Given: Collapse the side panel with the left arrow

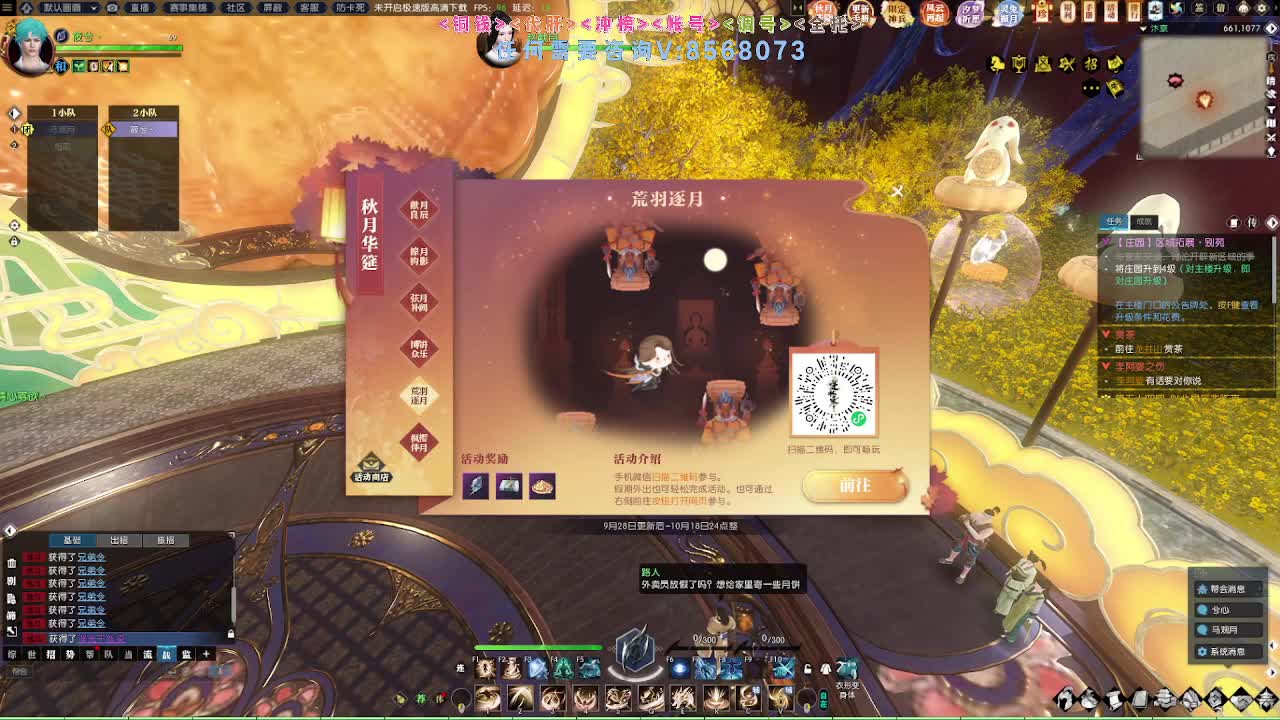Looking at the screenshot, I should pos(1272,646).
